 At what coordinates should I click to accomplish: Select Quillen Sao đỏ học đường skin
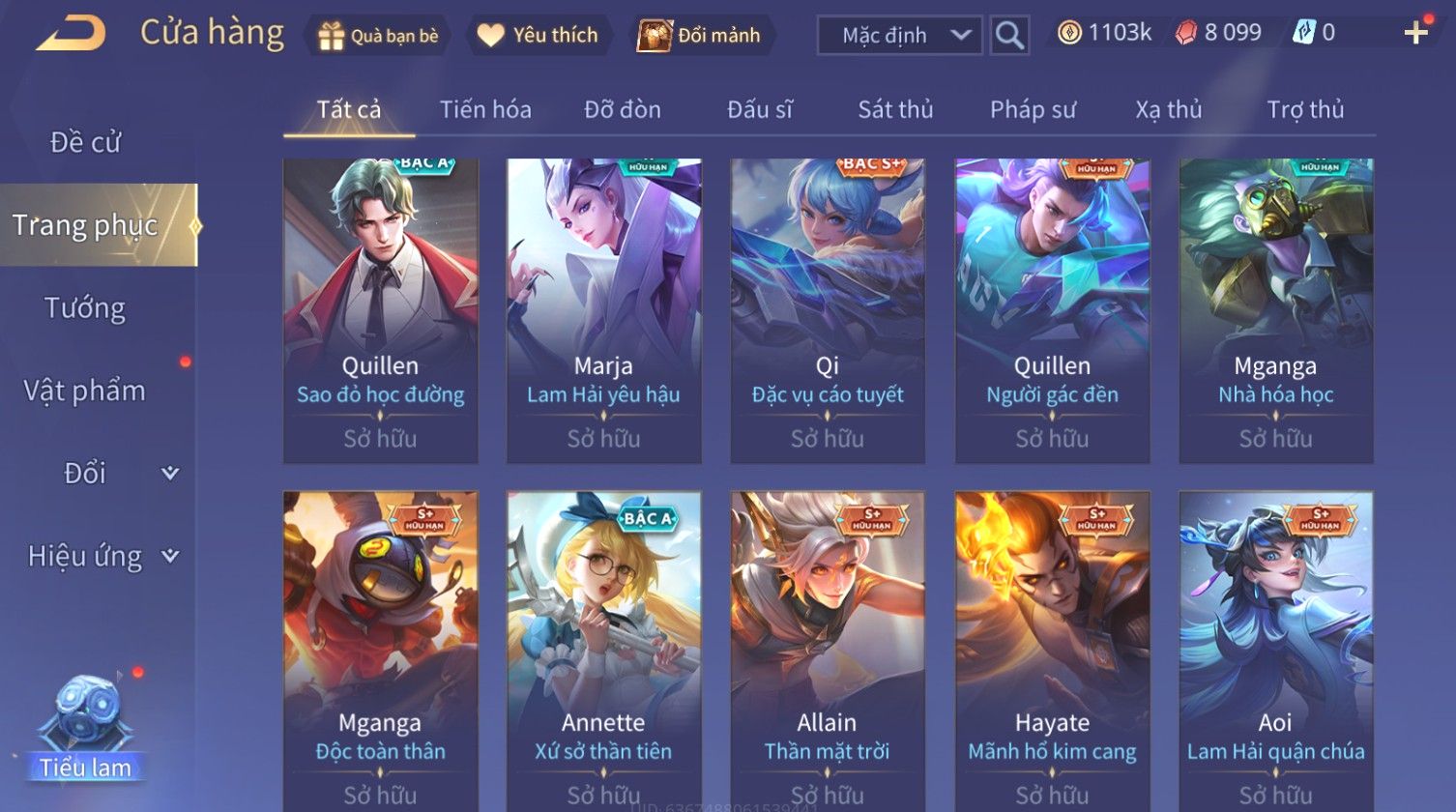pos(380,309)
